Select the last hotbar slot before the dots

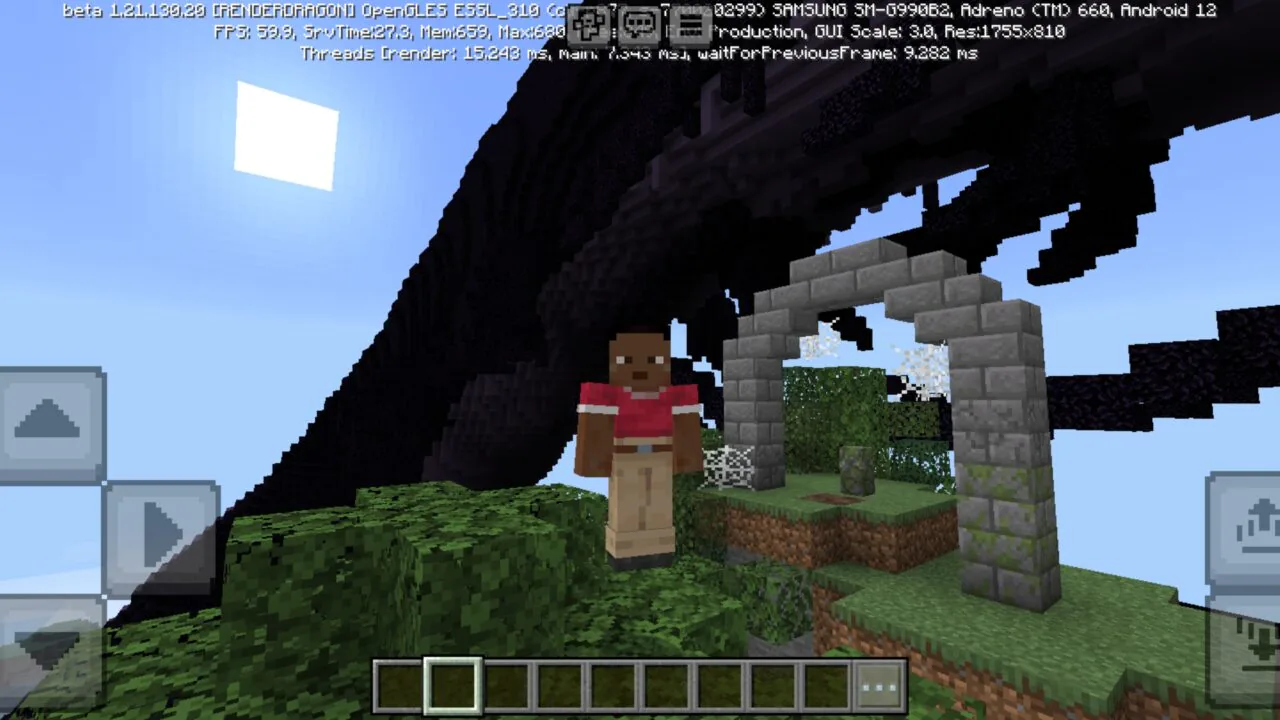coord(823,686)
